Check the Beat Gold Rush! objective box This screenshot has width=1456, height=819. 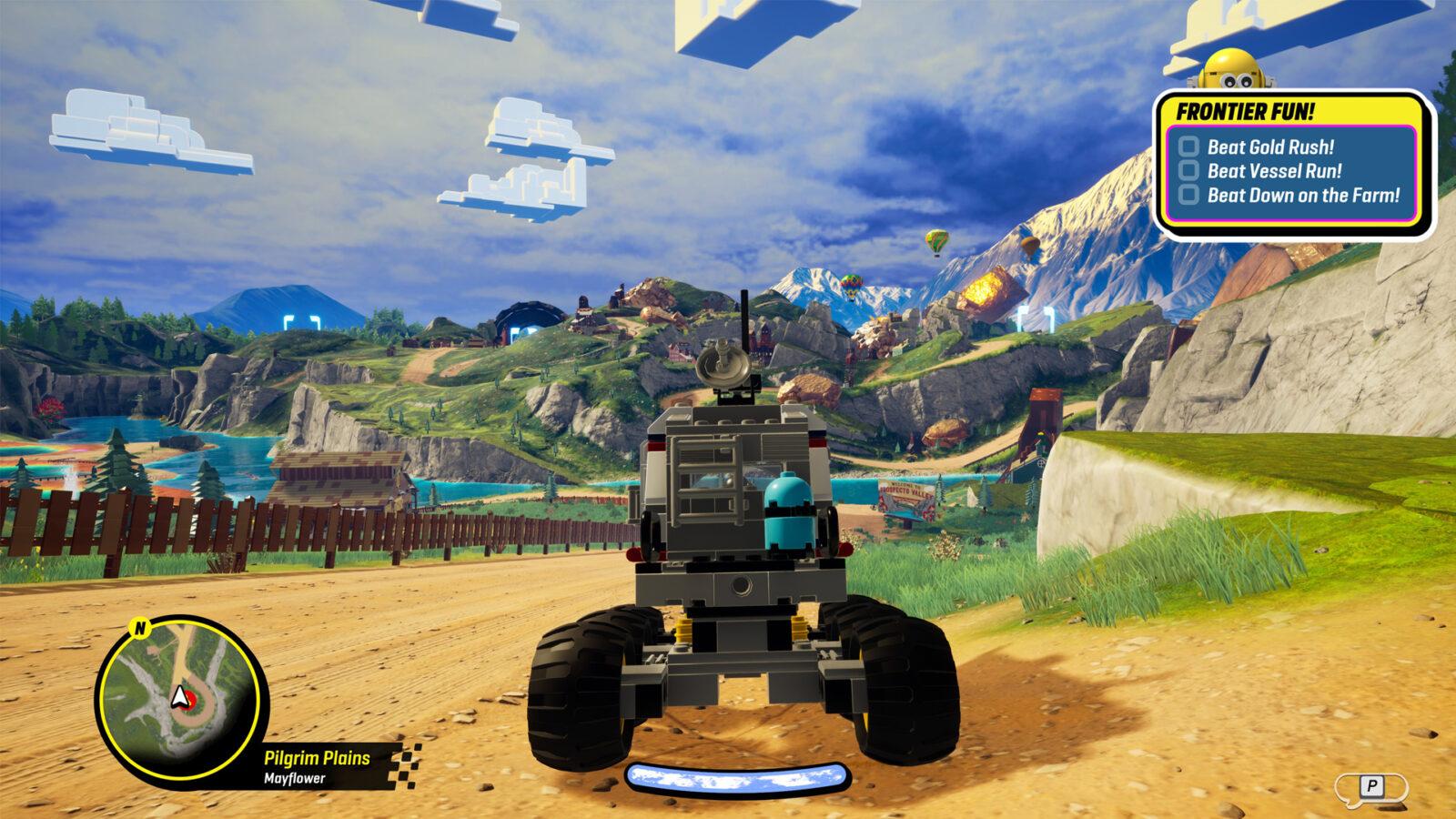[1189, 146]
